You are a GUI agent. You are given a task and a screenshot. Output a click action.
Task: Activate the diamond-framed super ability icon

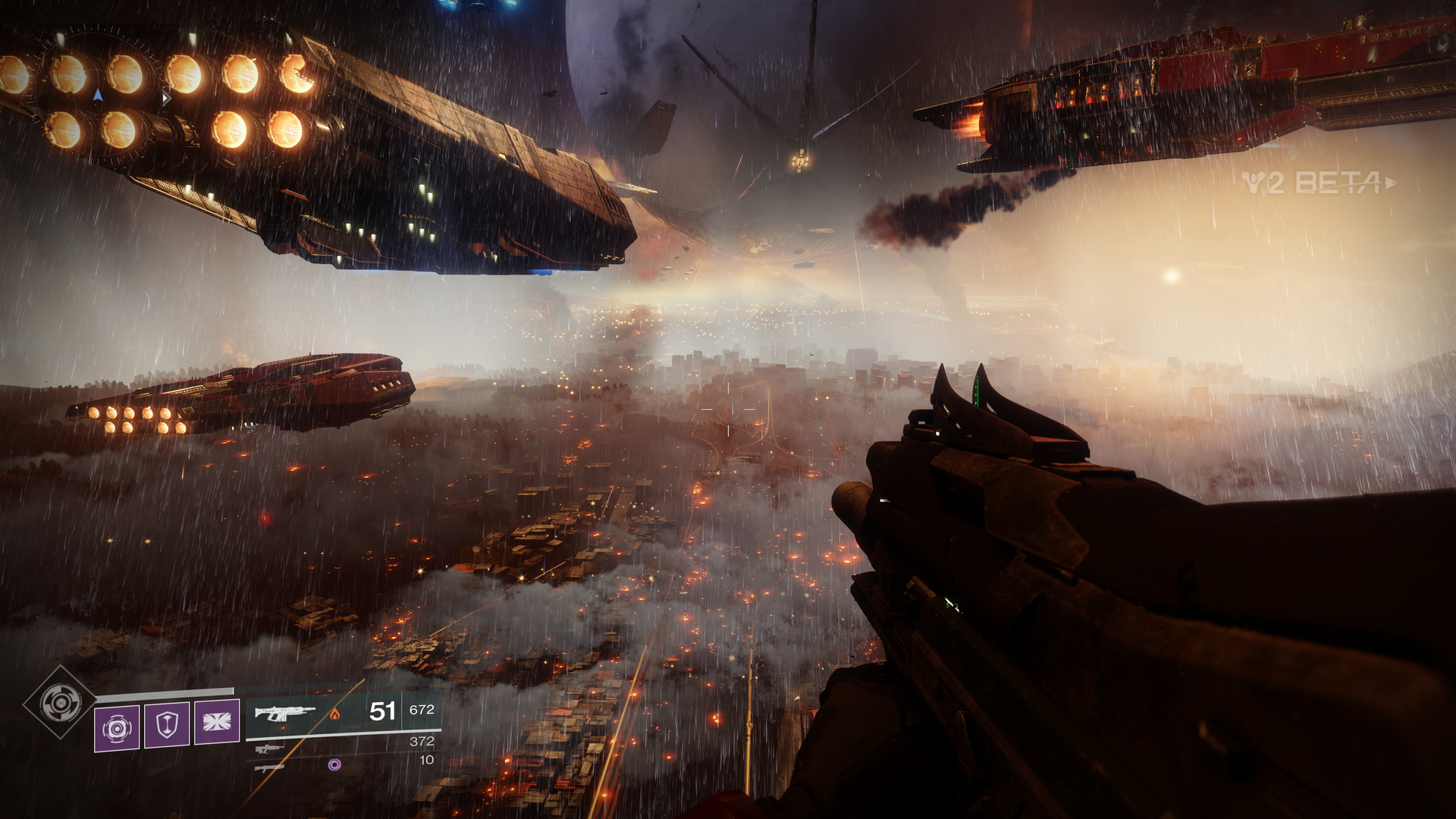(60, 702)
